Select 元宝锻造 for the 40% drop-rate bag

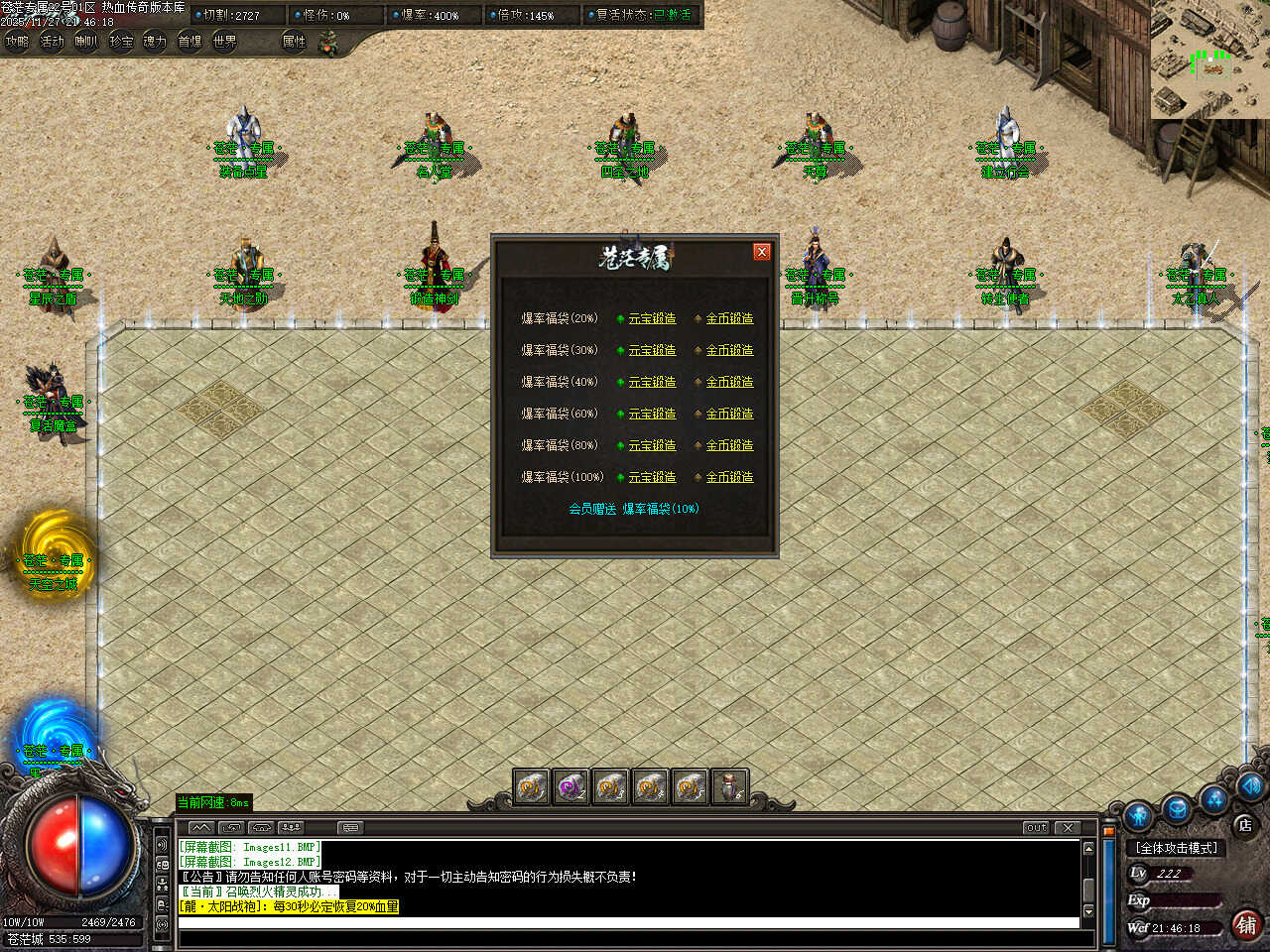[652, 382]
